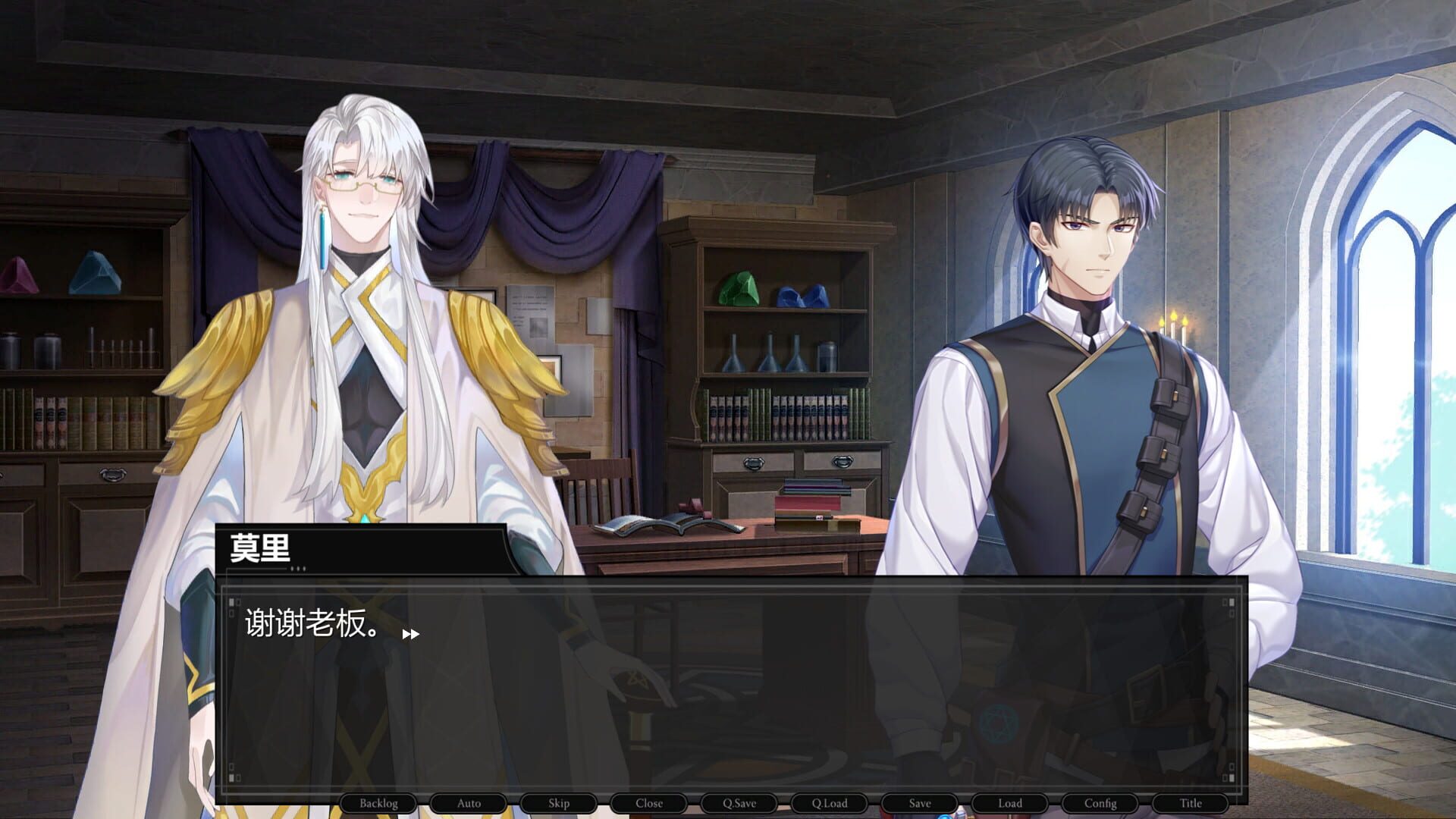Open the Save screen
Viewport: 1456px width, 819px height.
pos(919,803)
